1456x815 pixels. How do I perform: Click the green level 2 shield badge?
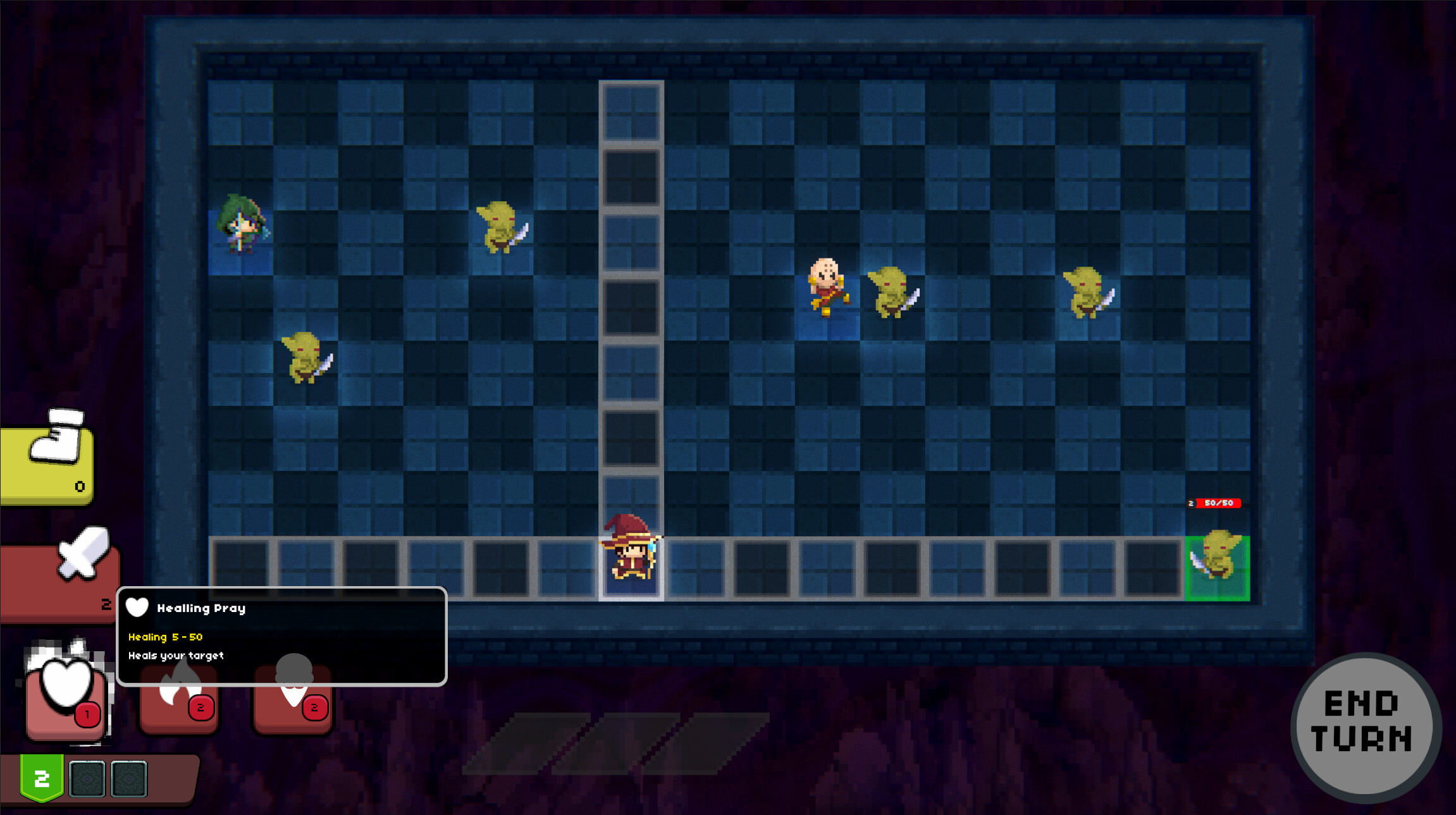[42, 776]
